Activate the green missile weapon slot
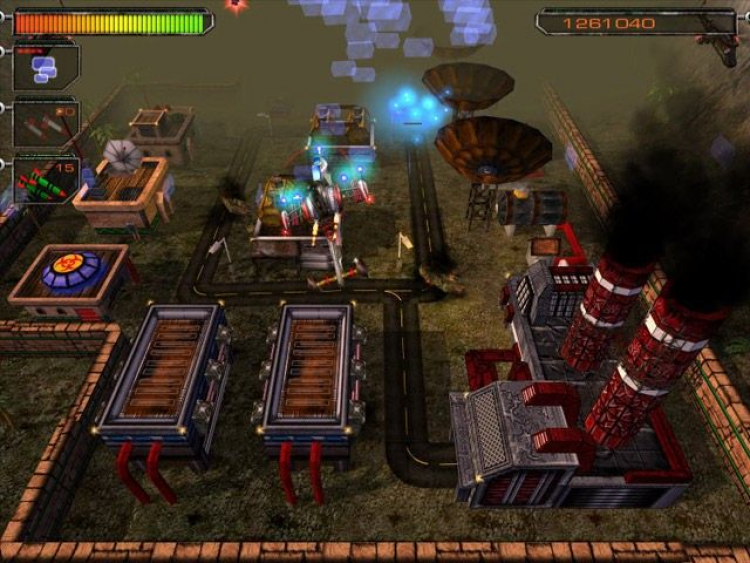 (45, 180)
